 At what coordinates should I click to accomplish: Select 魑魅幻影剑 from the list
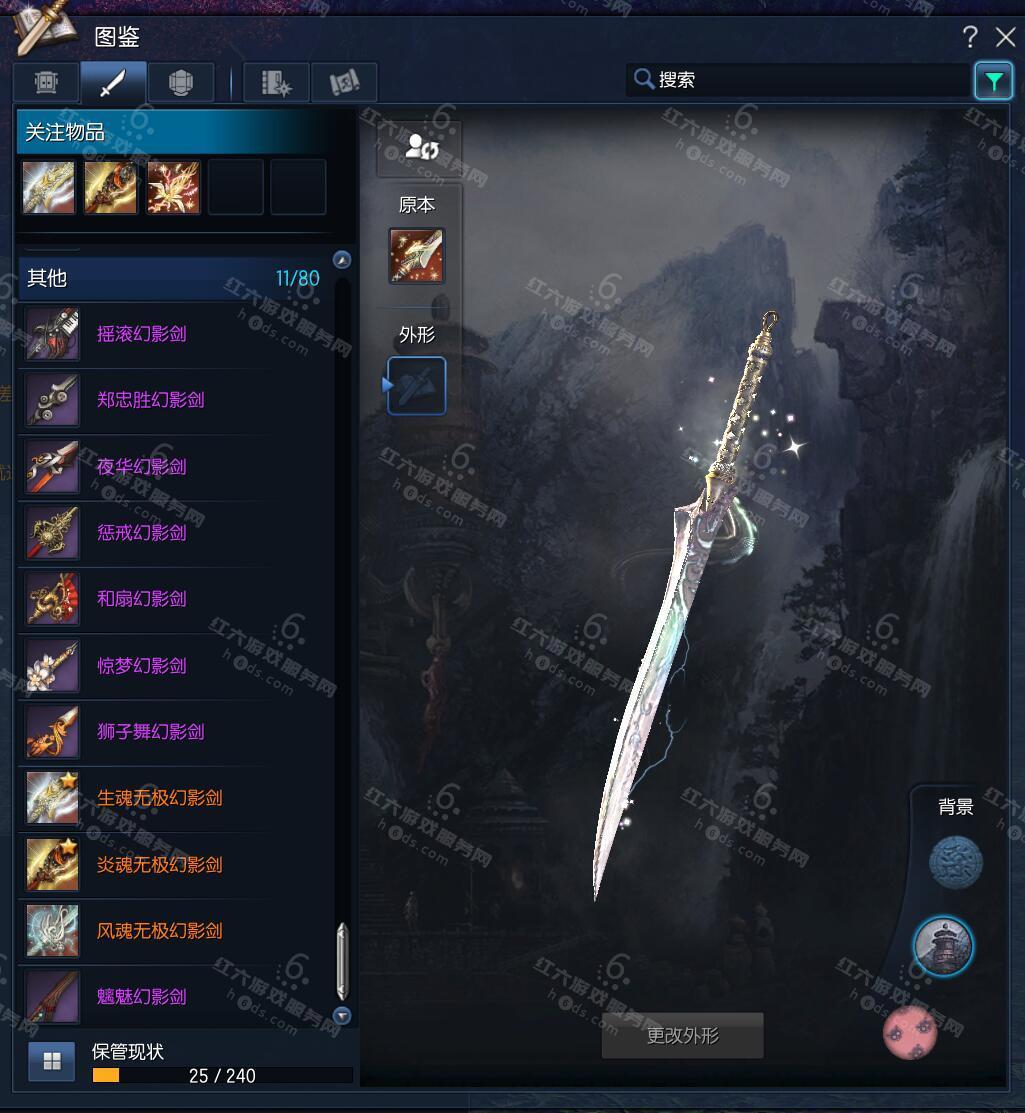141,997
